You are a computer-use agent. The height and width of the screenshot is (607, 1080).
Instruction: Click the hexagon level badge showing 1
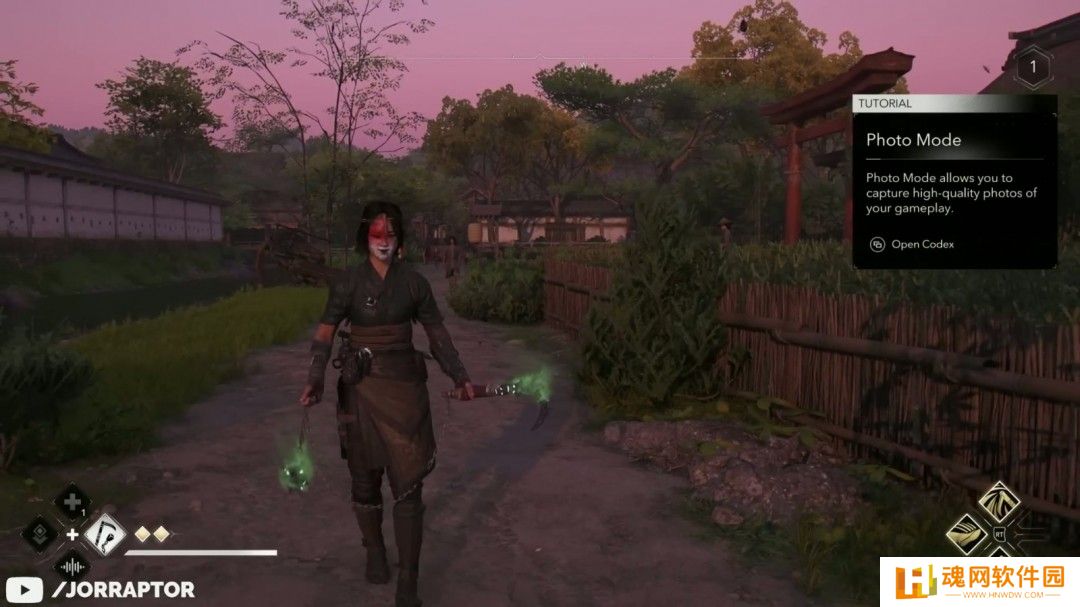point(1033,69)
